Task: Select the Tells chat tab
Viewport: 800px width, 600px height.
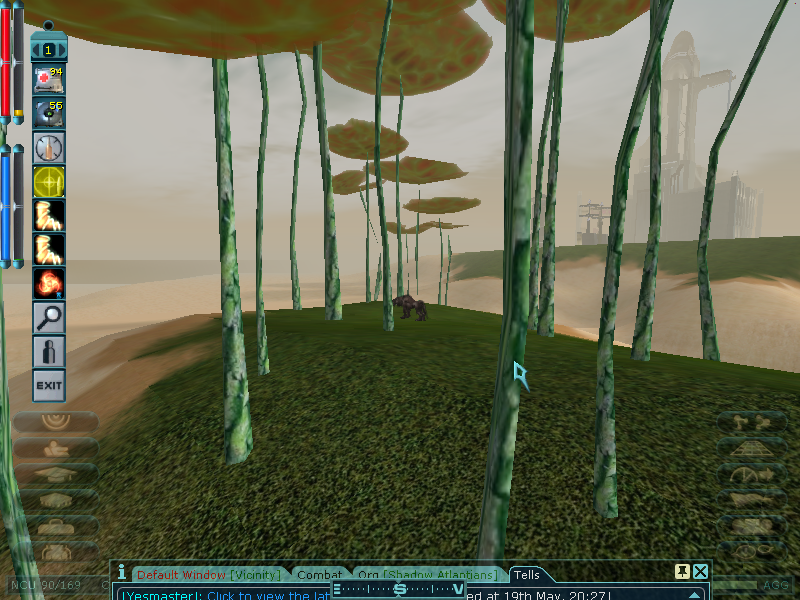Action: (526, 575)
